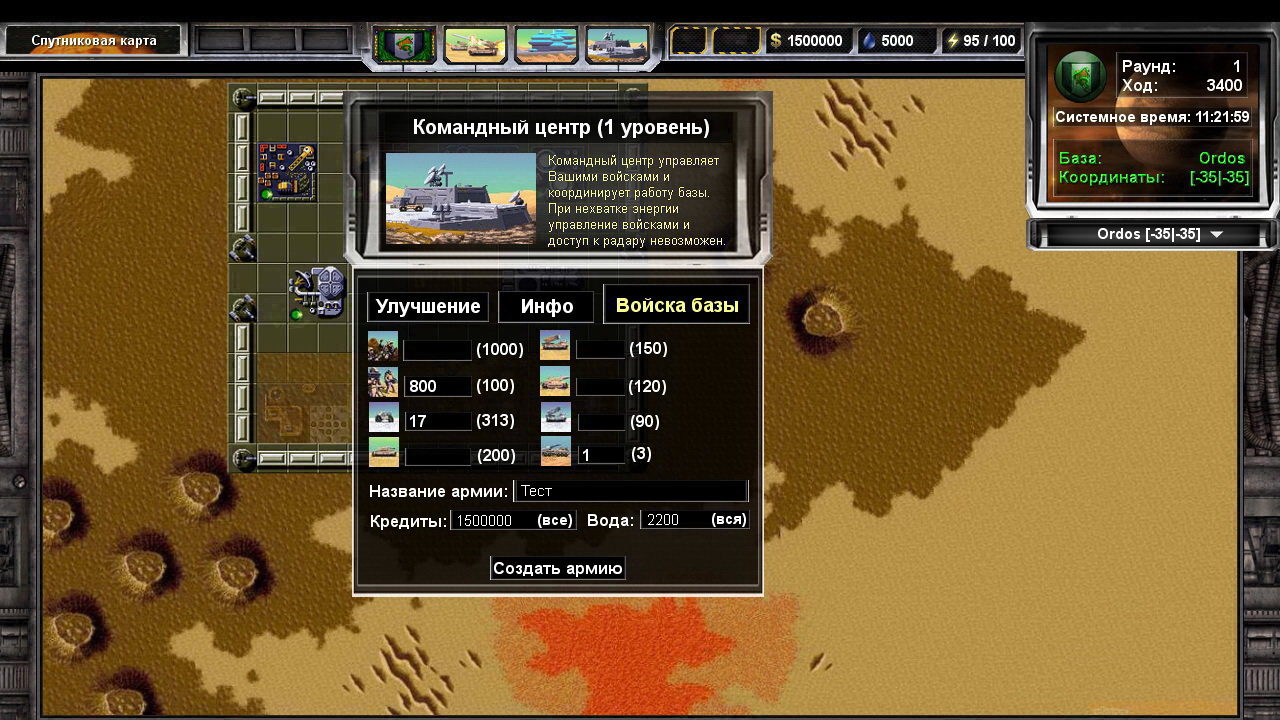Click the green Ordos emblem toolbar icon
Image resolution: width=1280 pixels, height=720 pixels.
(405, 44)
